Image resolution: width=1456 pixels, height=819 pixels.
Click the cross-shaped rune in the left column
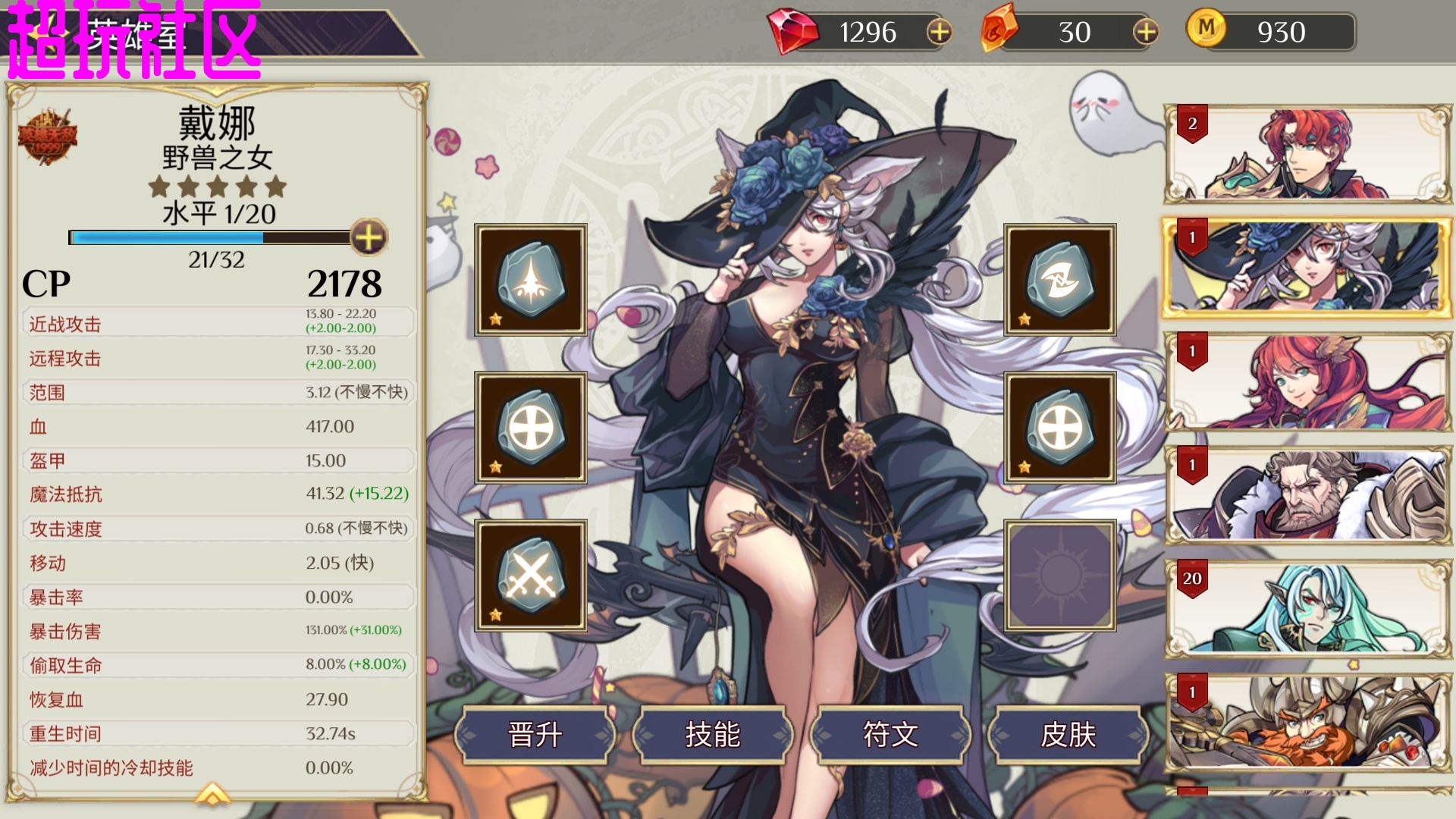pyautogui.click(x=531, y=427)
